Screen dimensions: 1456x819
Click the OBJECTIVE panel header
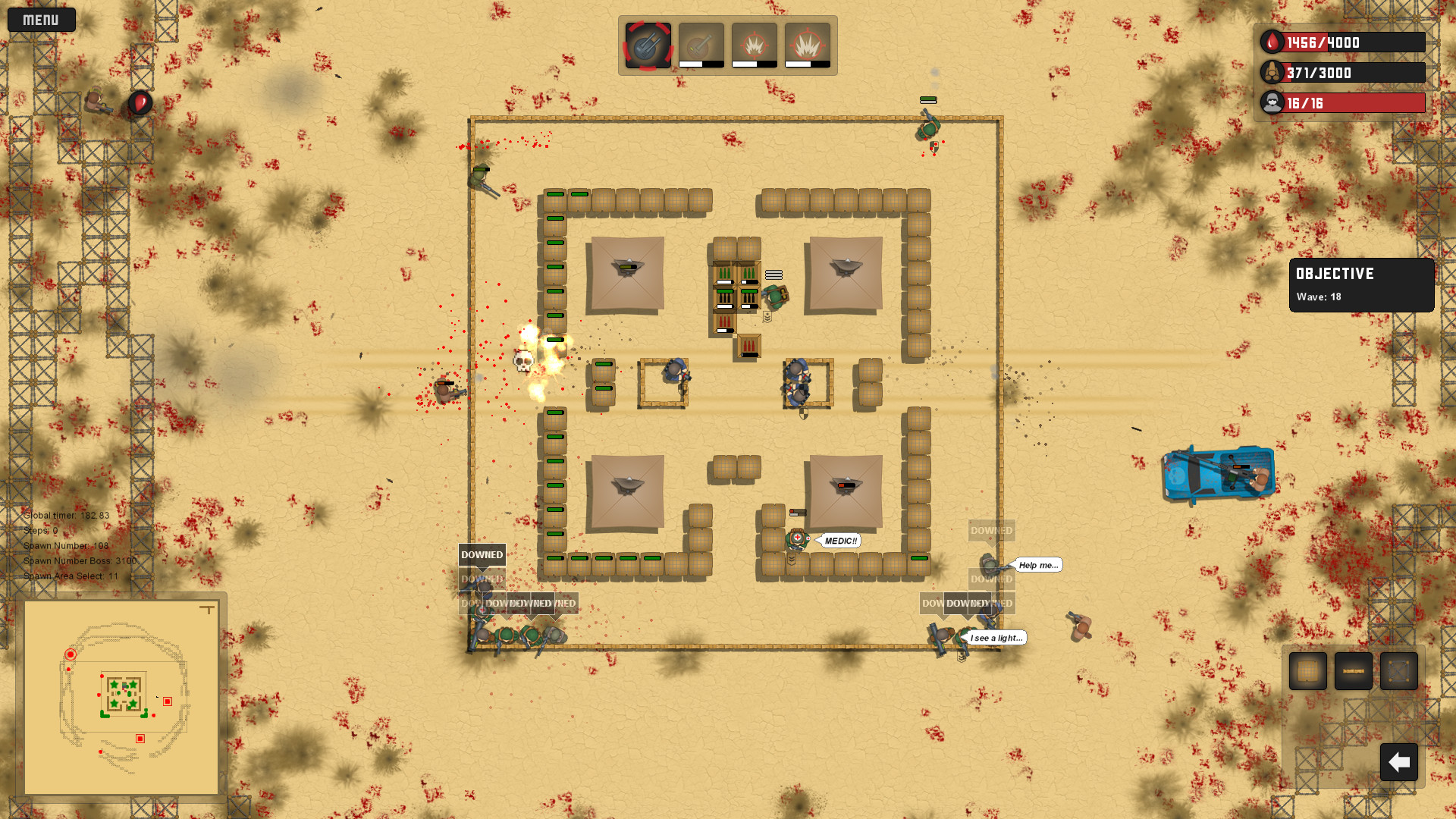coord(1335,275)
